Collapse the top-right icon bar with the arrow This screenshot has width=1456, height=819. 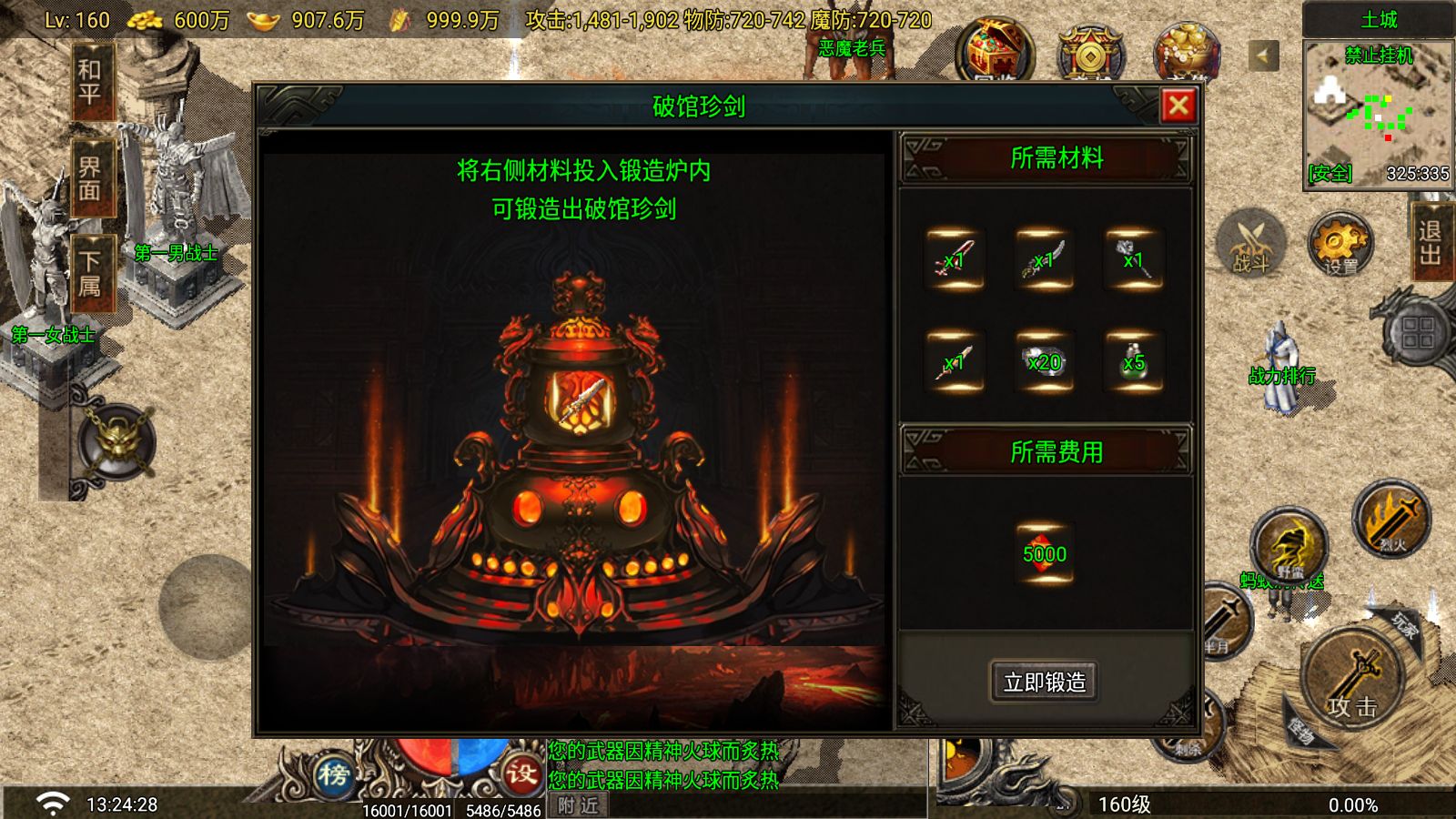click(1263, 55)
